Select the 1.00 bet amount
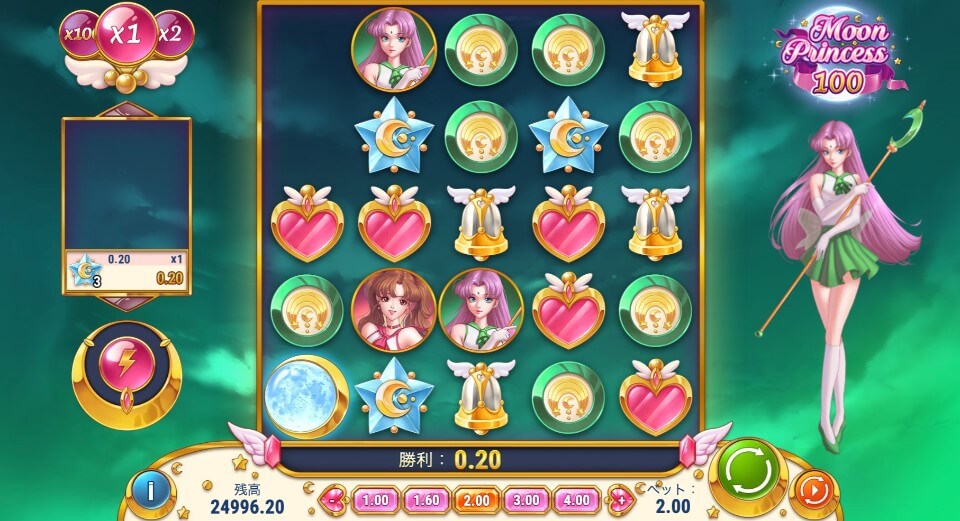The height and width of the screenshot is (521, 960). coord(375,499)
